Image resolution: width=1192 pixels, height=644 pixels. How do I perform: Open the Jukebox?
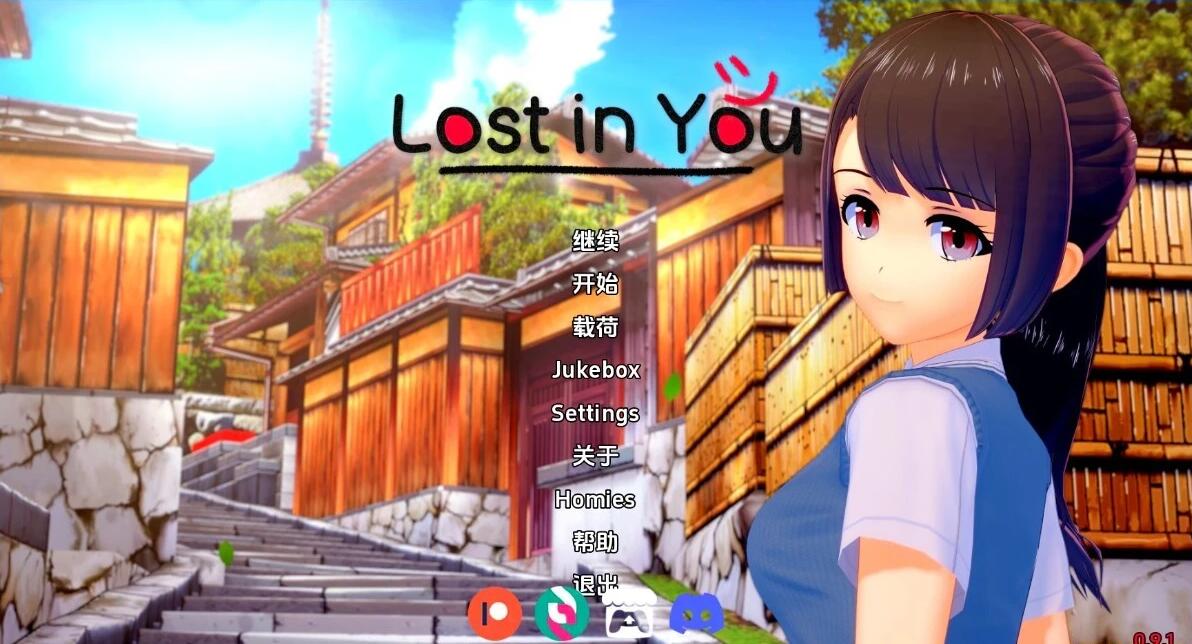pos(595,370)
